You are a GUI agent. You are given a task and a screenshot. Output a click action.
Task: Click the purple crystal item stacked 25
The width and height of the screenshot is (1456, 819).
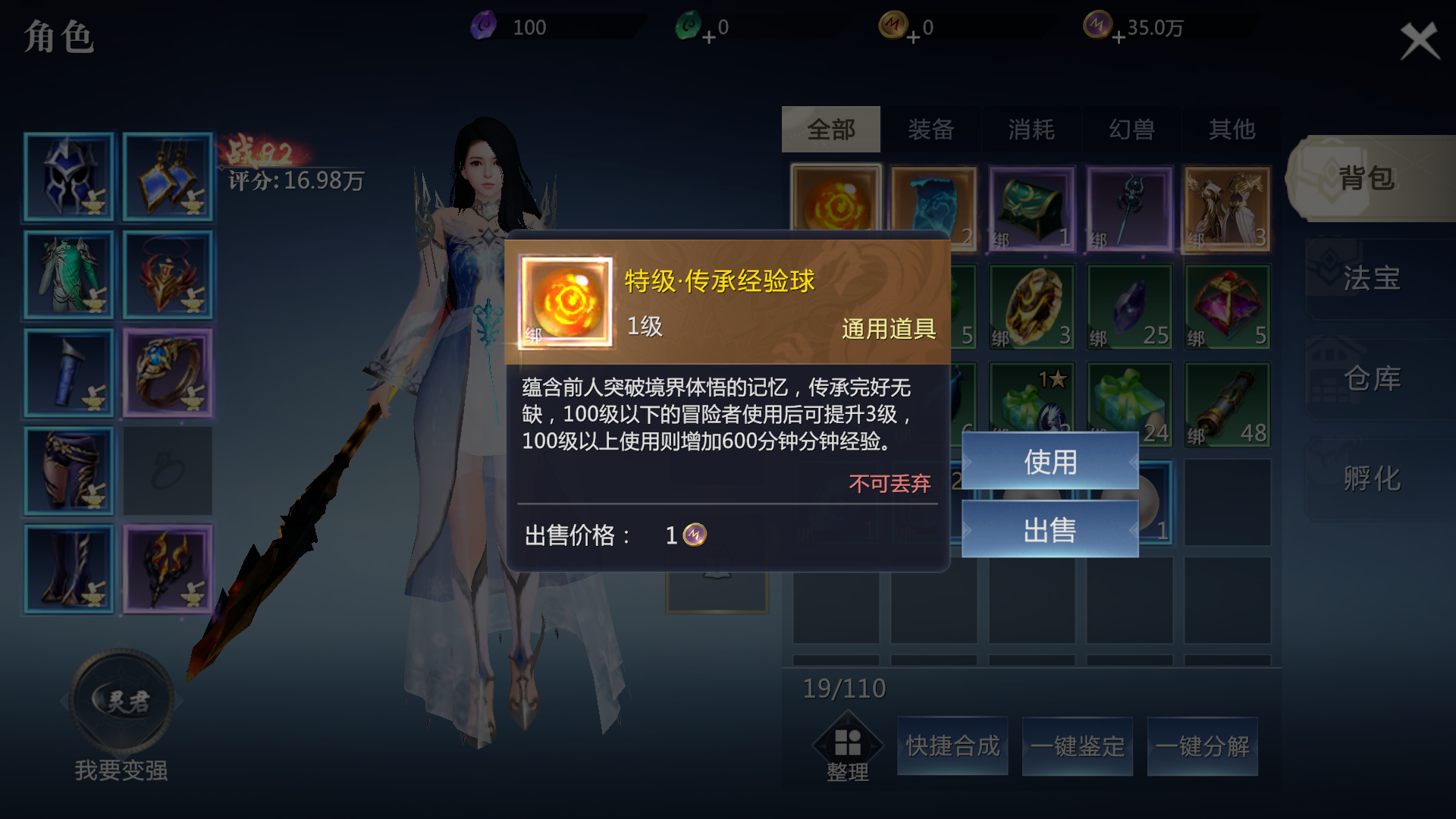point(1128,303)
